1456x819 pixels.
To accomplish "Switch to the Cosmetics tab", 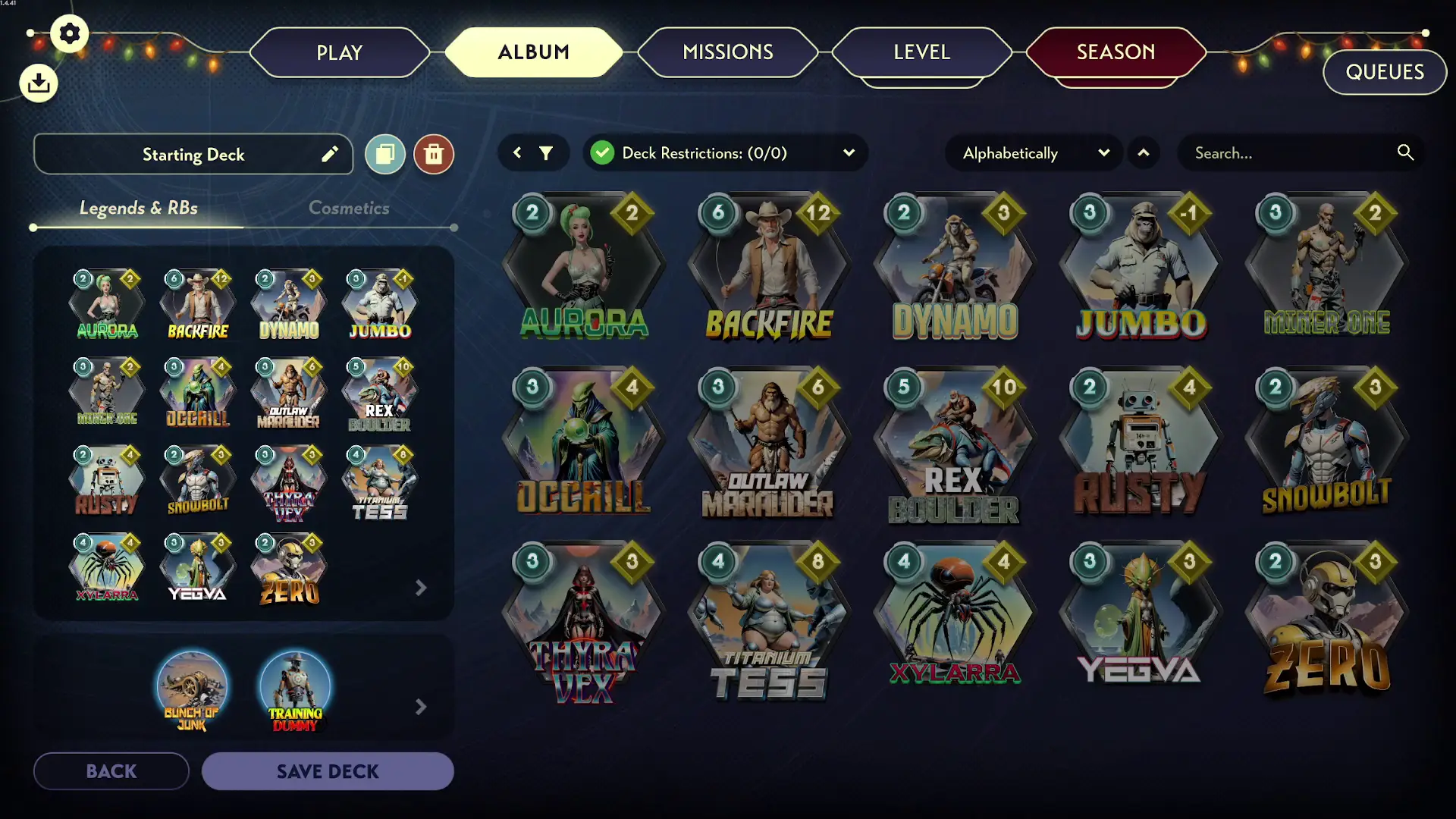I will click(x=349, y=208).
